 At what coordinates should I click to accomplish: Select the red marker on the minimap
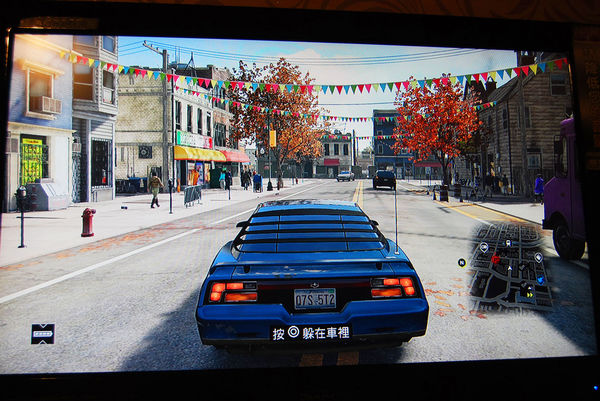pos(494,259)
